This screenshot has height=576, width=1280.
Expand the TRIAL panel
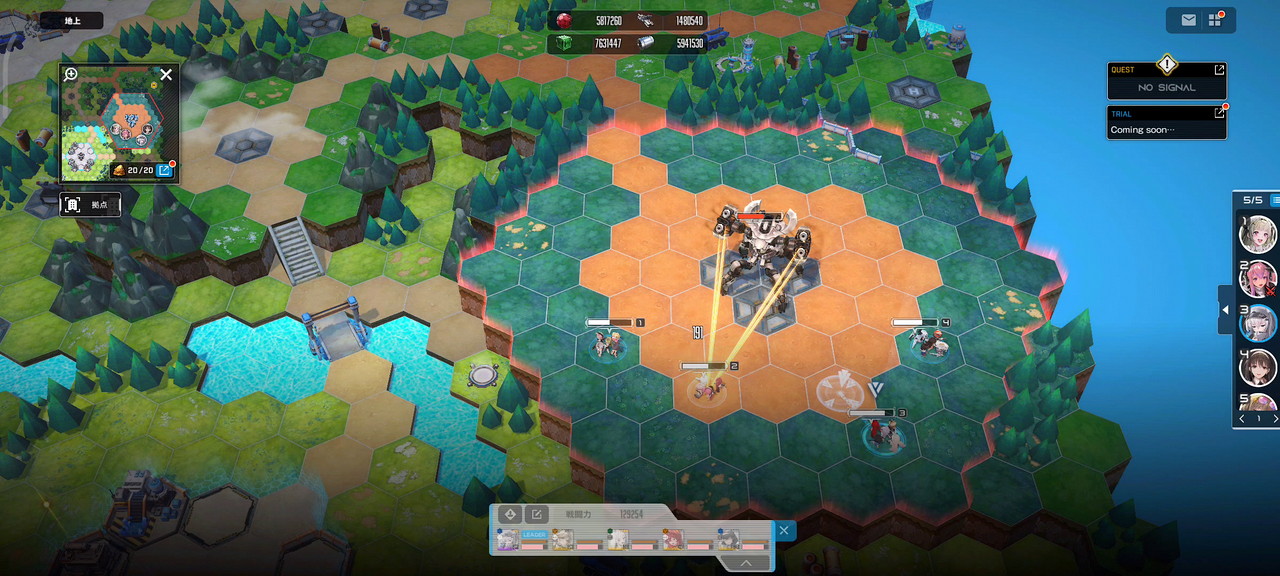pos(1219,113)
